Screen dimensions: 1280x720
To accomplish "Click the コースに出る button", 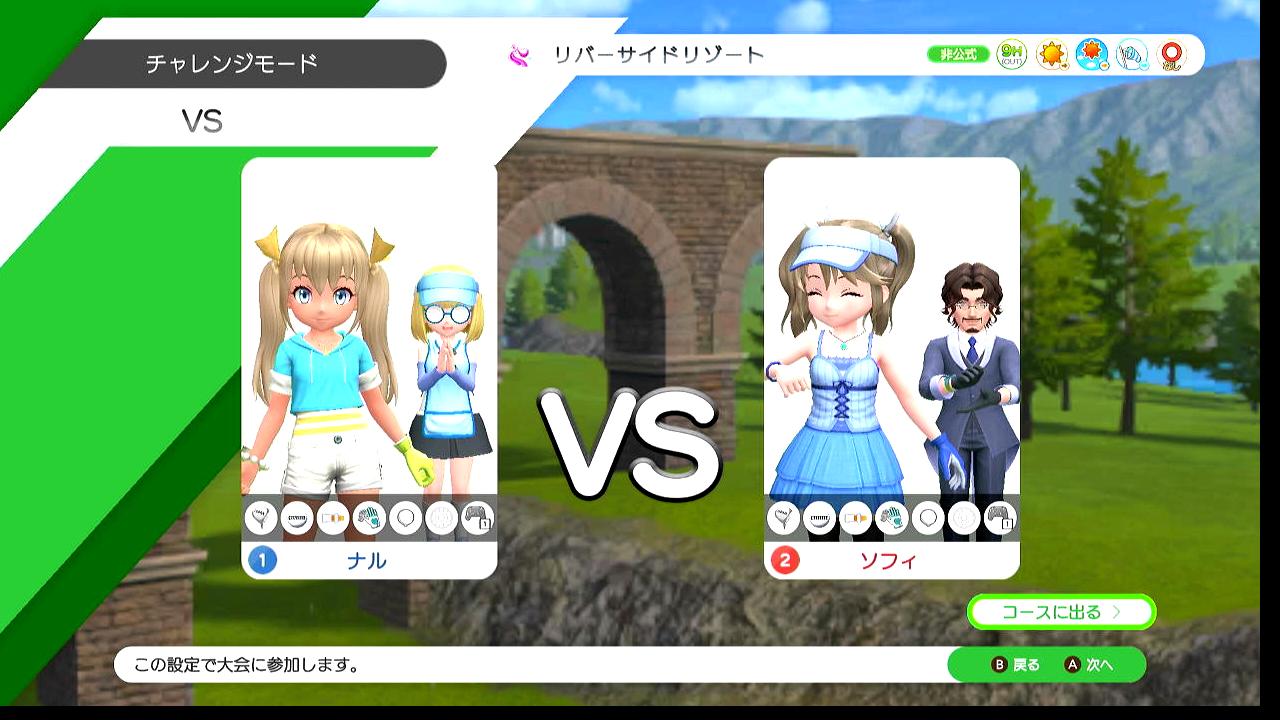I will (1061, 612).
